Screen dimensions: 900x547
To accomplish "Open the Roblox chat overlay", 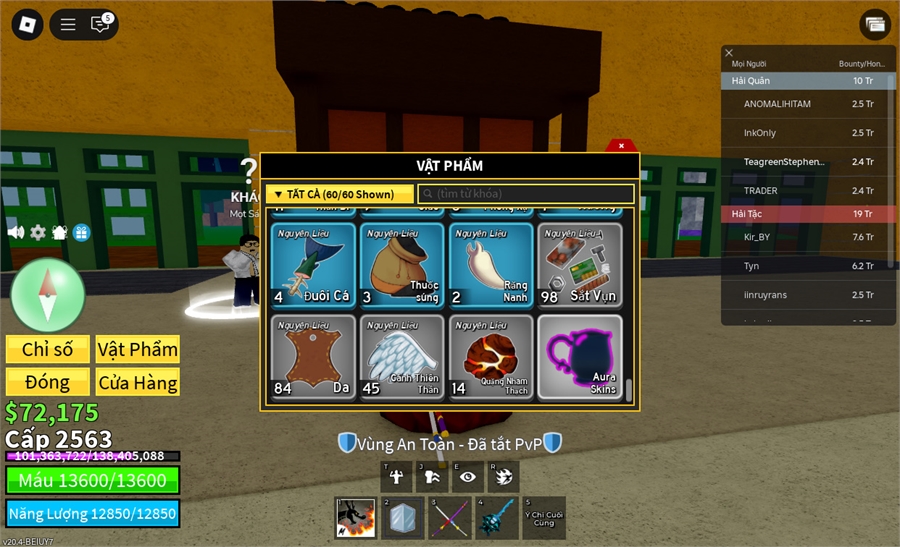I will pyautogui.click(x=100, y=24).
